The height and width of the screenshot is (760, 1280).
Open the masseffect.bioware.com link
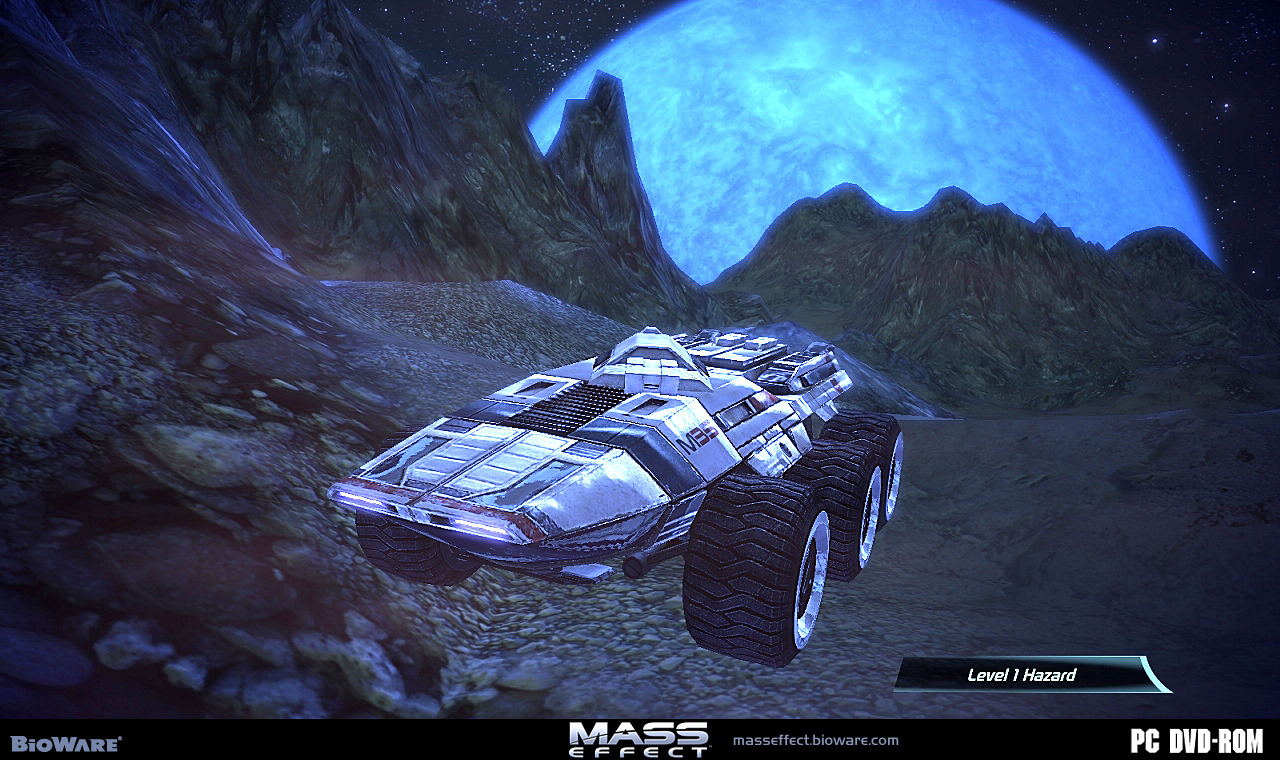coord(816,741)
